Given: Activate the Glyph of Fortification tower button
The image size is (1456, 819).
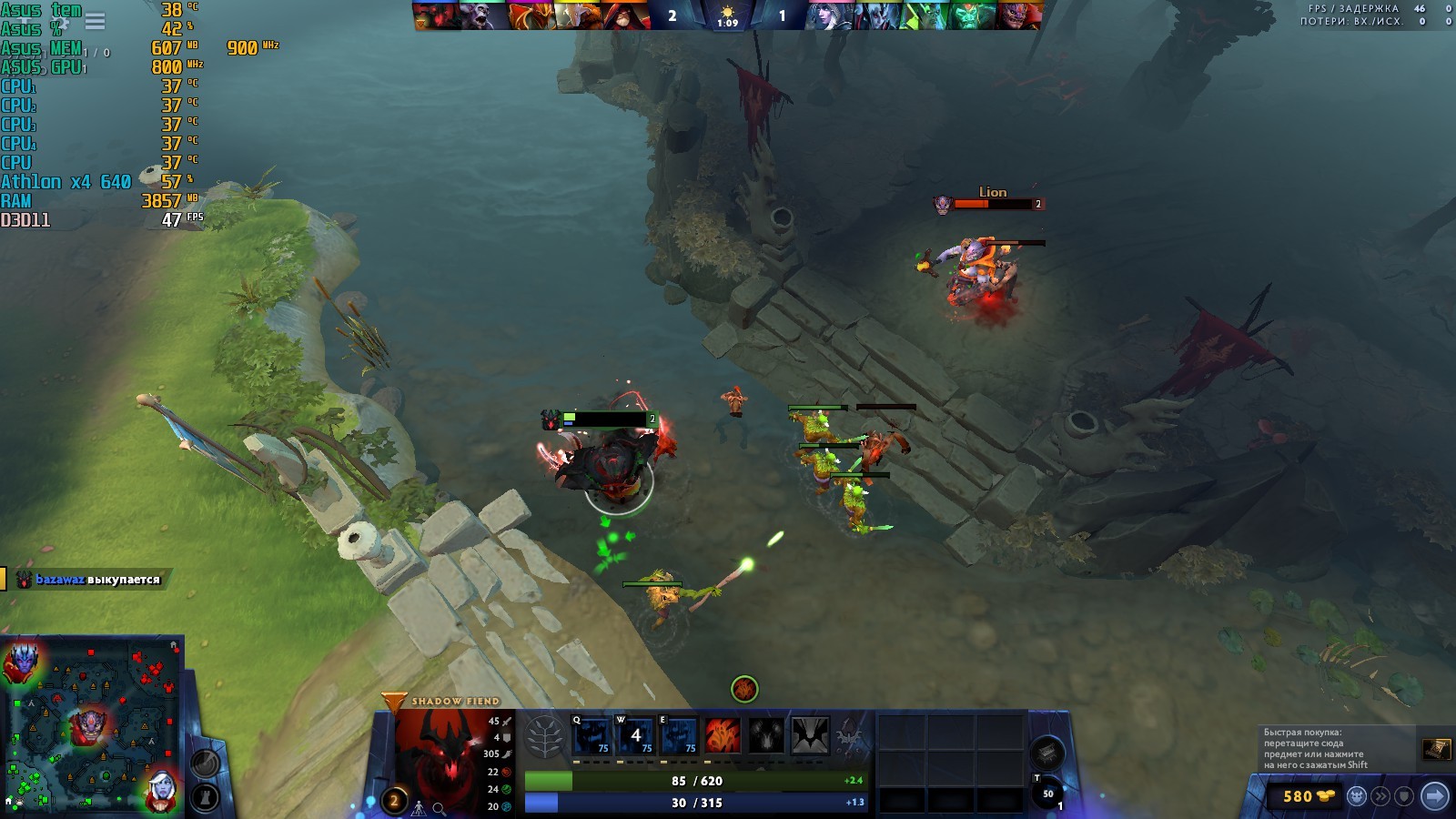Looking at the screenshot, I should click(205, 798).
